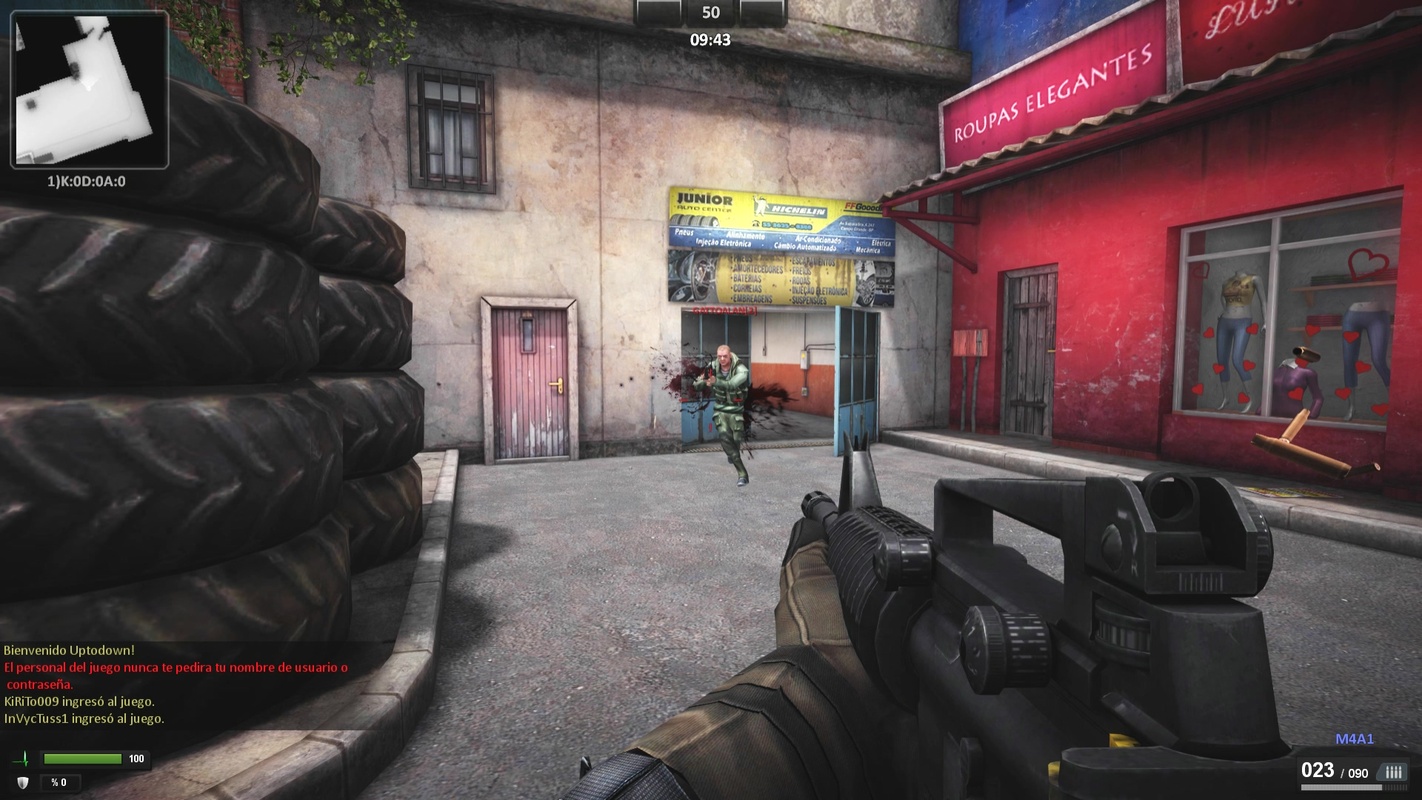Click the armor shield icon
1422x800 pixels.
[22, 782]
